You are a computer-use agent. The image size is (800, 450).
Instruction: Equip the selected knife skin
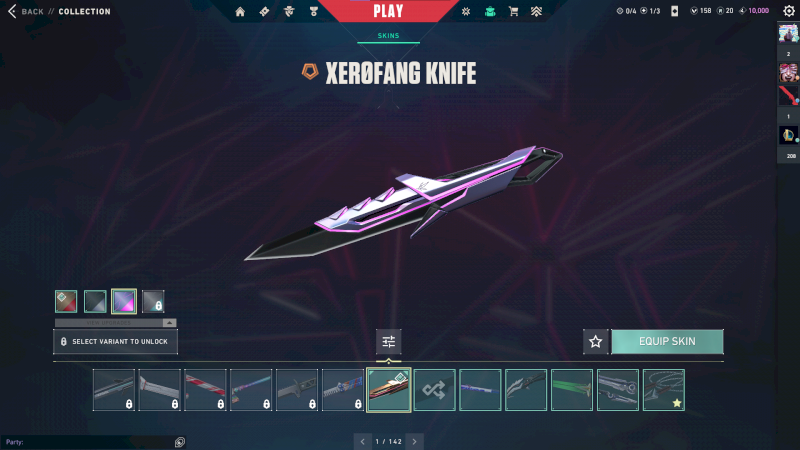tap(667, 342)
